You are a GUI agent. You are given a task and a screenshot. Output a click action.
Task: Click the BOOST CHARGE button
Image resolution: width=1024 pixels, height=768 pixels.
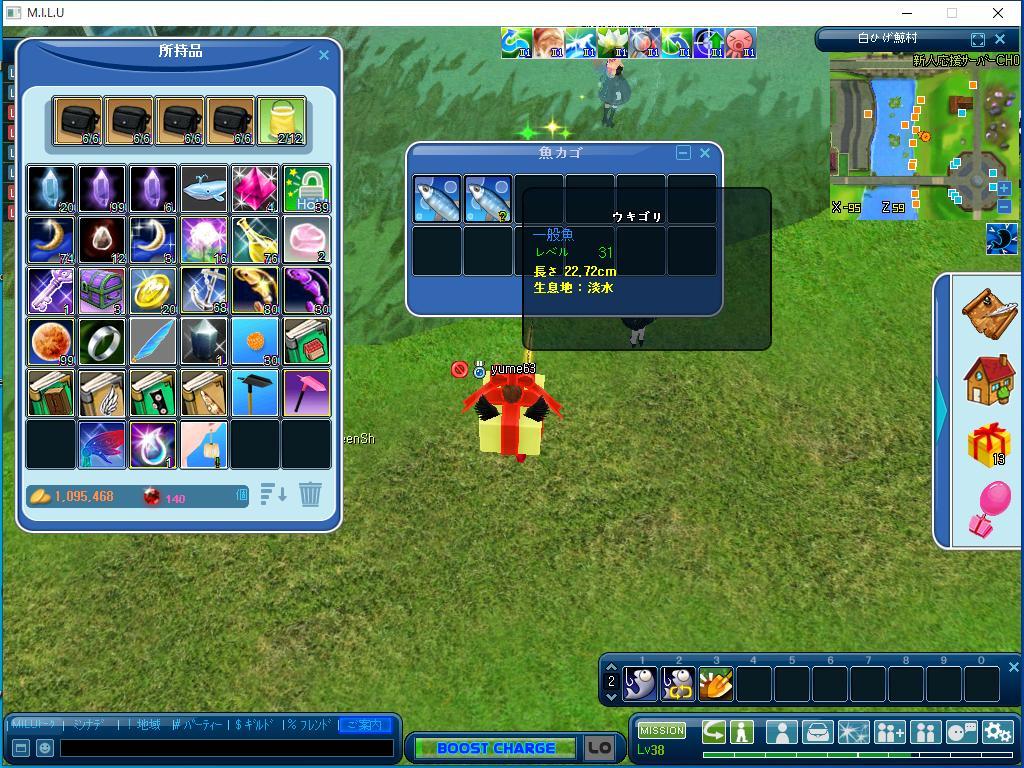(495, 748)
